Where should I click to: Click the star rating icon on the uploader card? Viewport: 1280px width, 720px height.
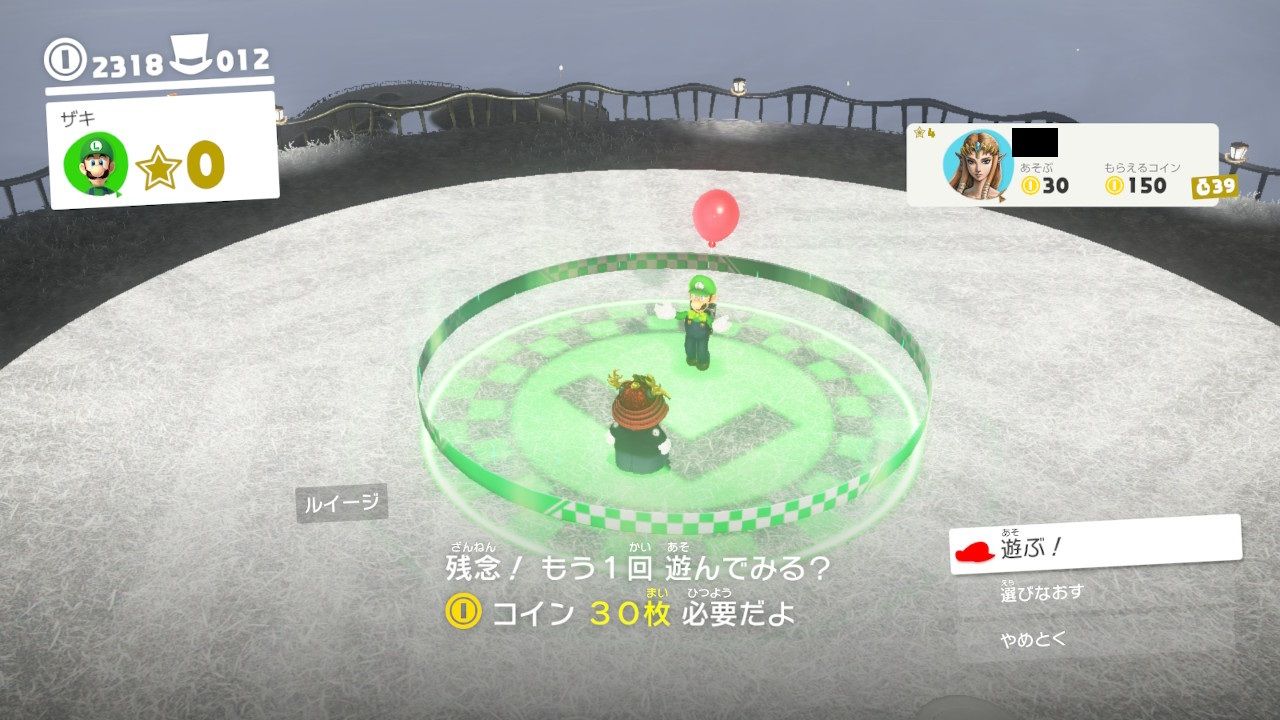pos(919,132)
